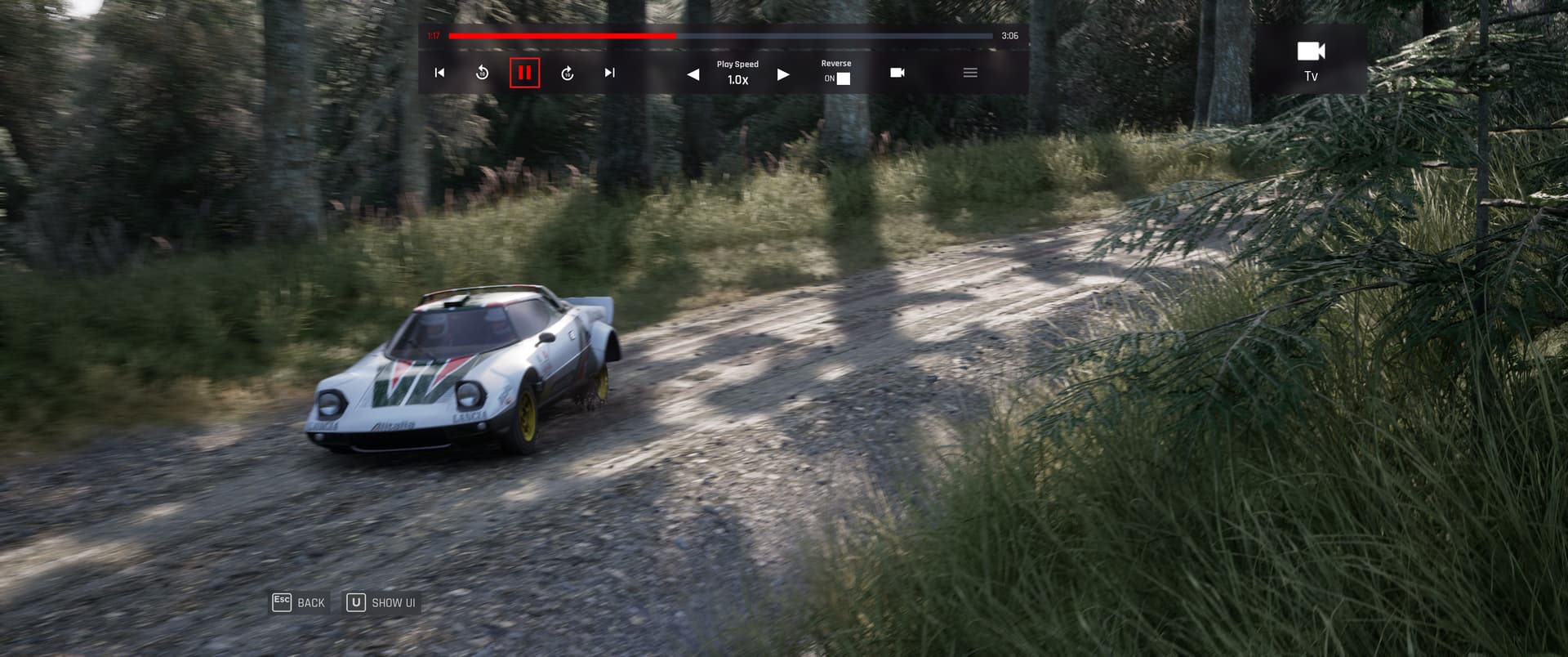Toggle the Reverse playback checkbox
Image resolution: width=1568 pixels, height=657 pixels.
(844, 78)
